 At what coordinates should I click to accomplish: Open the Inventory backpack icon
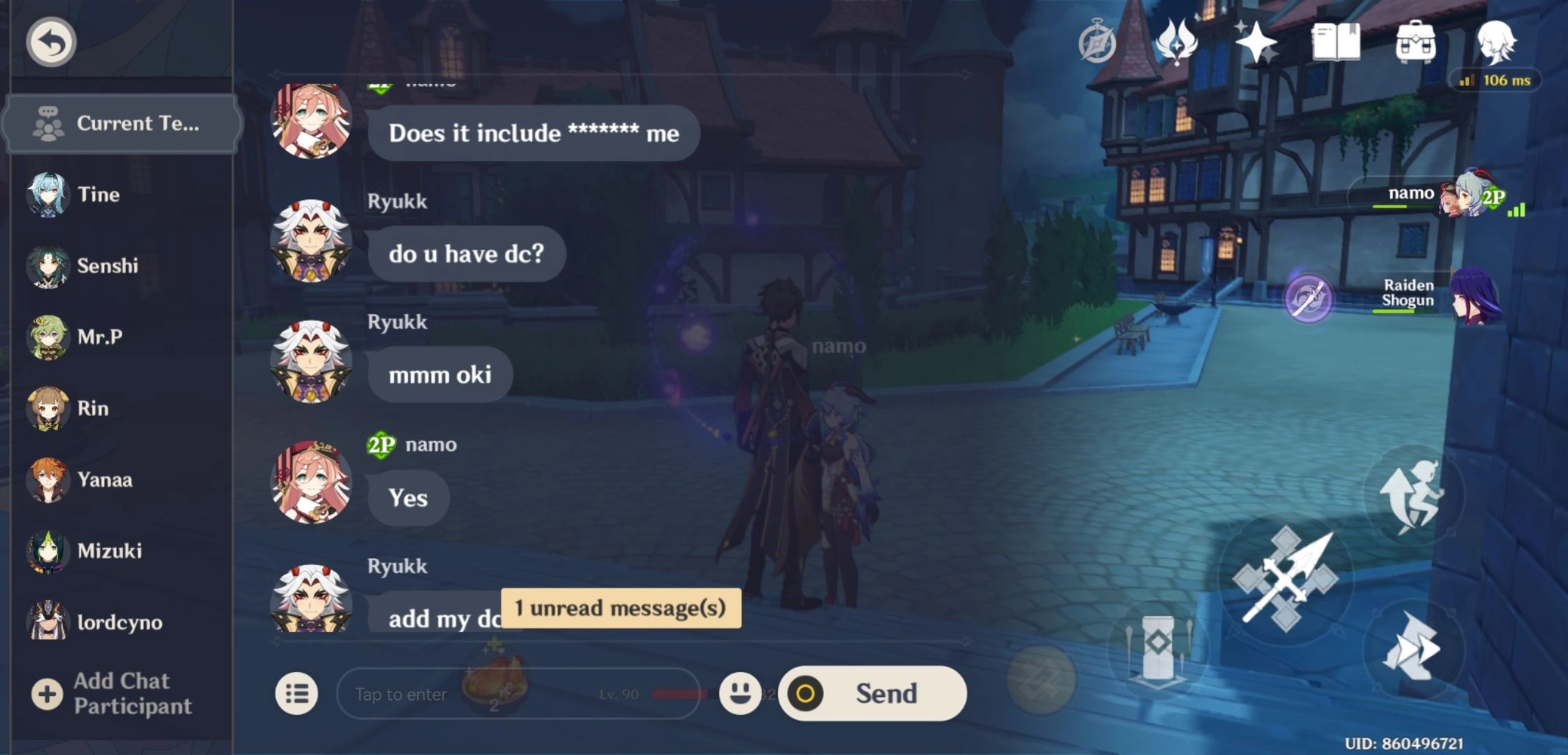(x=1416, y=43)
